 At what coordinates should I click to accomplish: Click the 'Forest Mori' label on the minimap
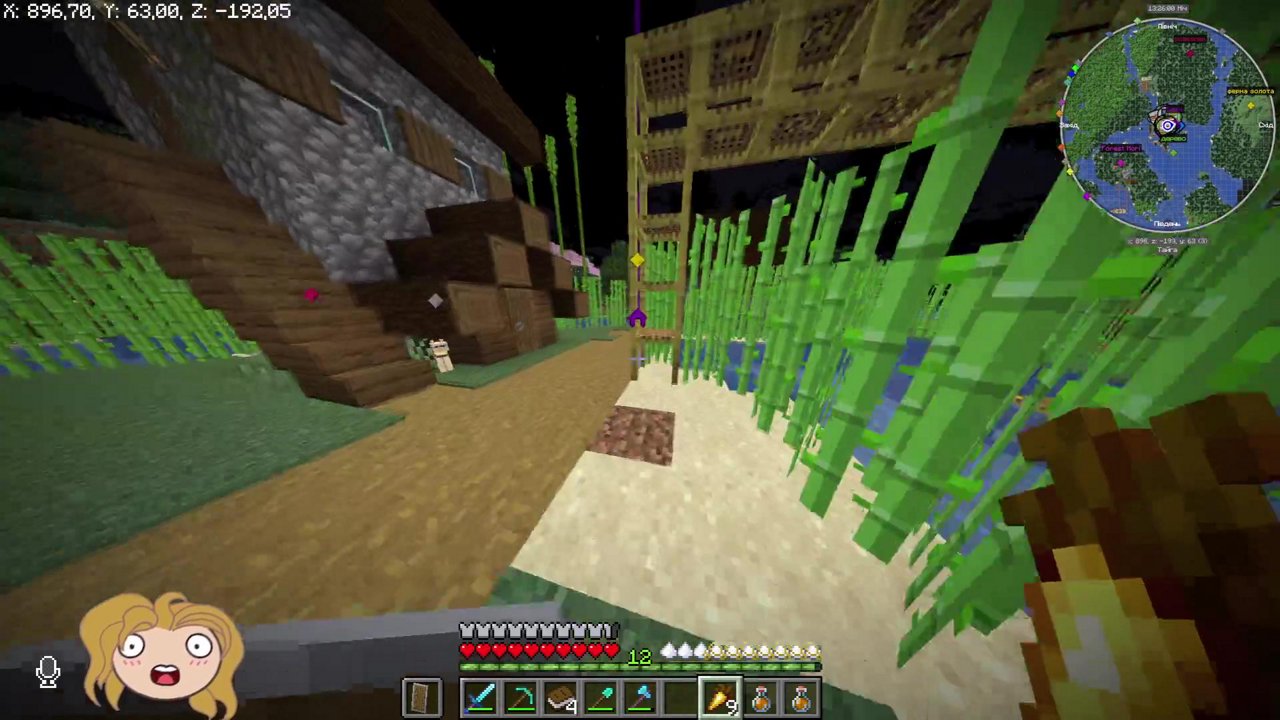click(x=1120, y=148)
